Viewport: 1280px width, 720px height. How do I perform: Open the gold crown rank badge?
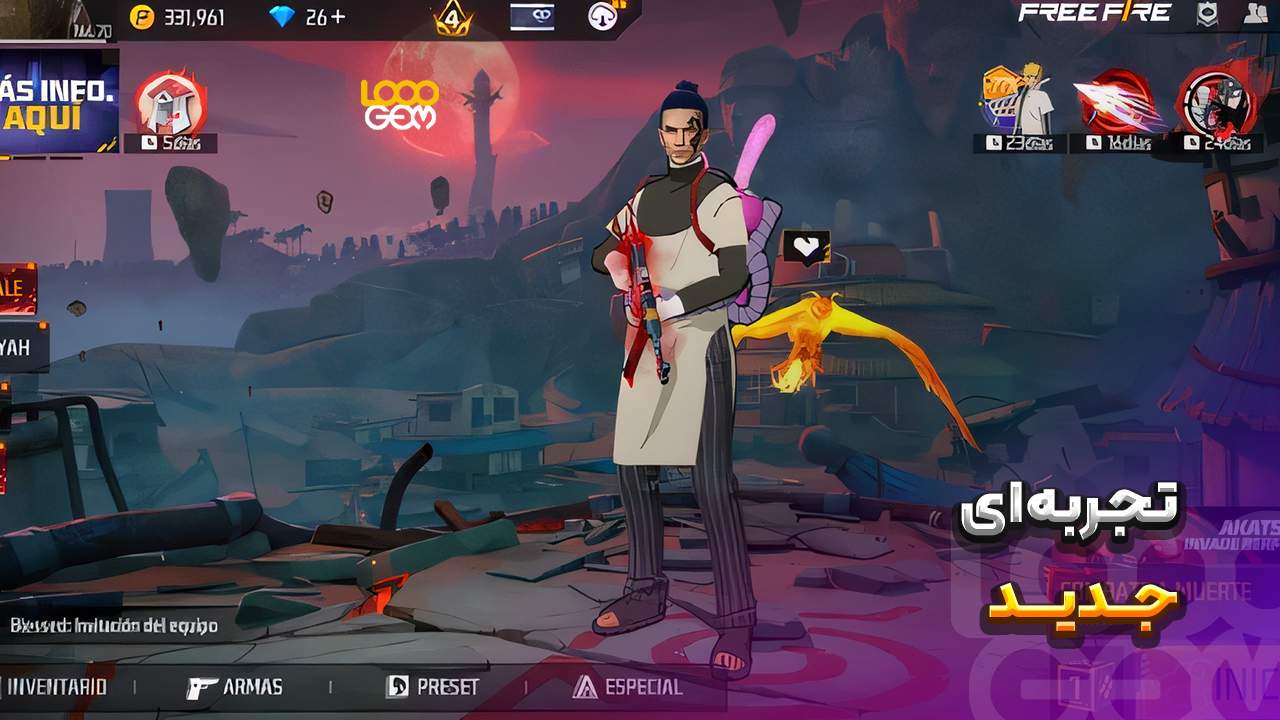453,18
